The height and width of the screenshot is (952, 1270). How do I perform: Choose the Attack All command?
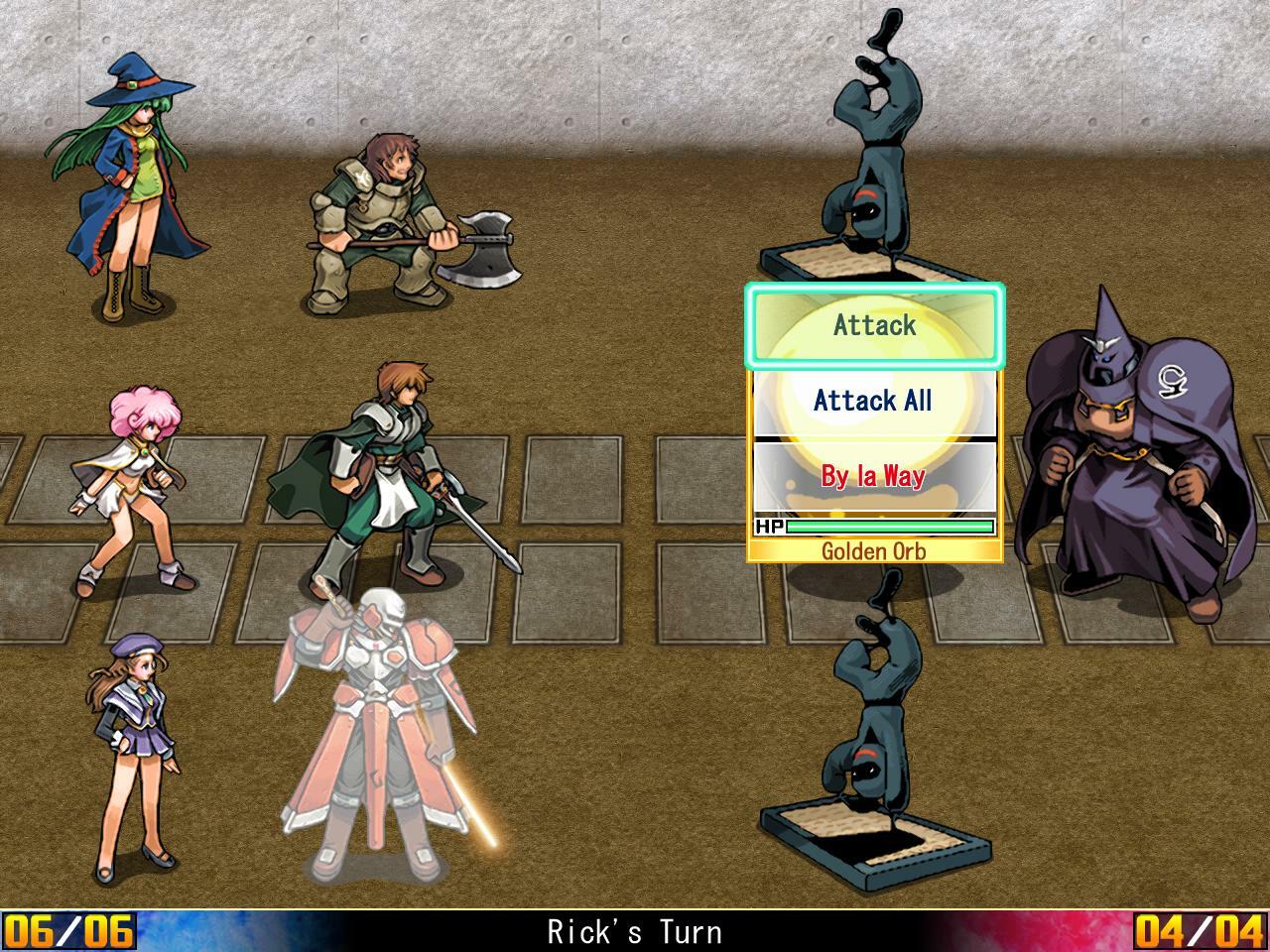coord(874,401)
